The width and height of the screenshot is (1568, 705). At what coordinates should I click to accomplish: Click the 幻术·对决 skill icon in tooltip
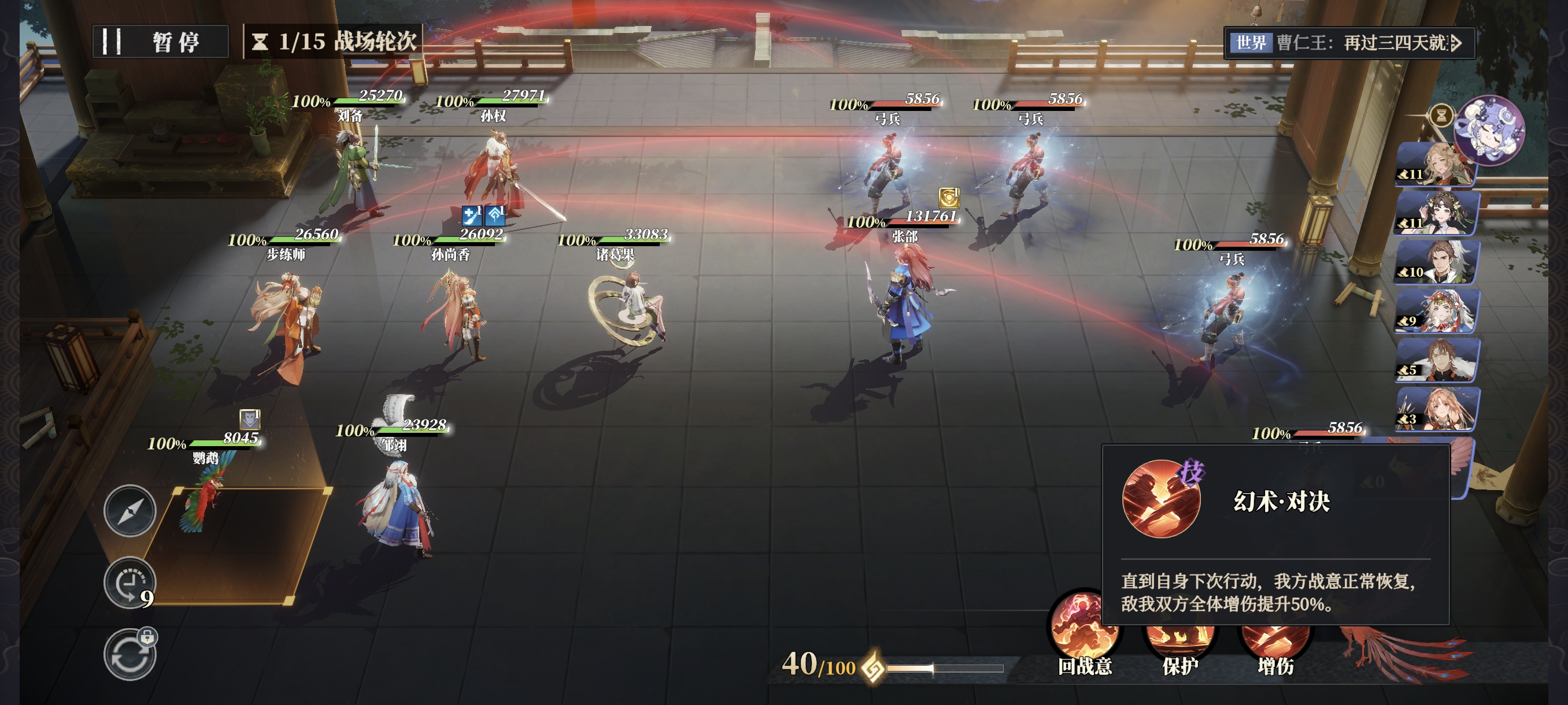[1161, 499]
